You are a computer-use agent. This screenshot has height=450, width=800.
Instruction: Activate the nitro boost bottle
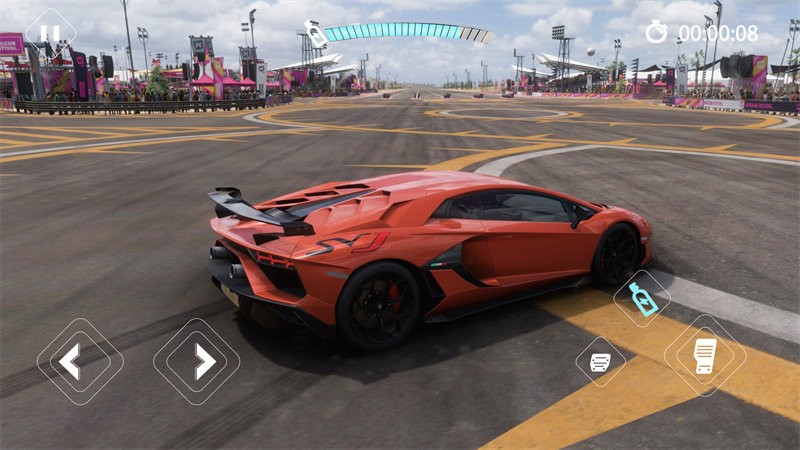tap(642, 299)
